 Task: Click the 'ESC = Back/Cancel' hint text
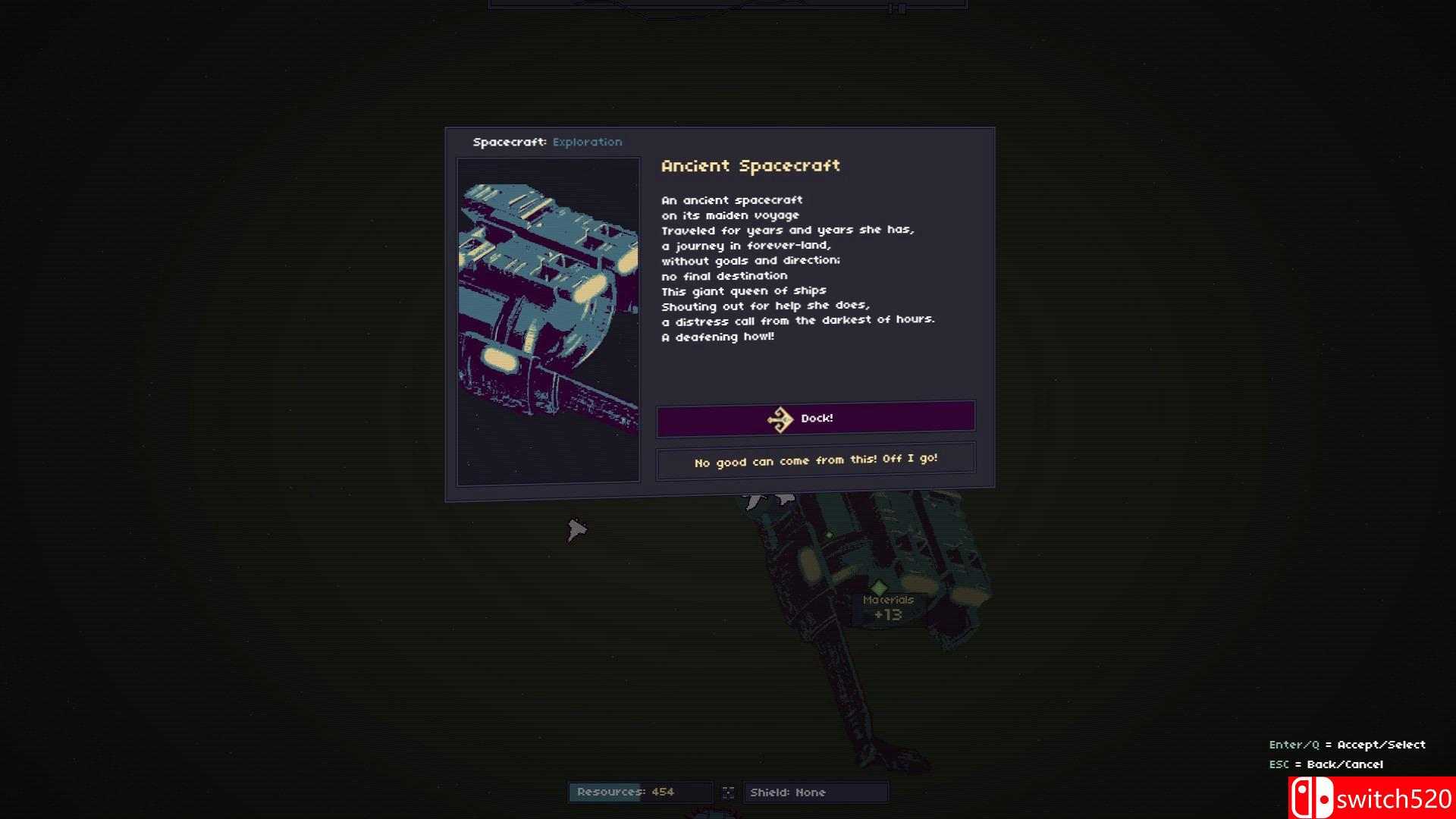(1327, 764)
